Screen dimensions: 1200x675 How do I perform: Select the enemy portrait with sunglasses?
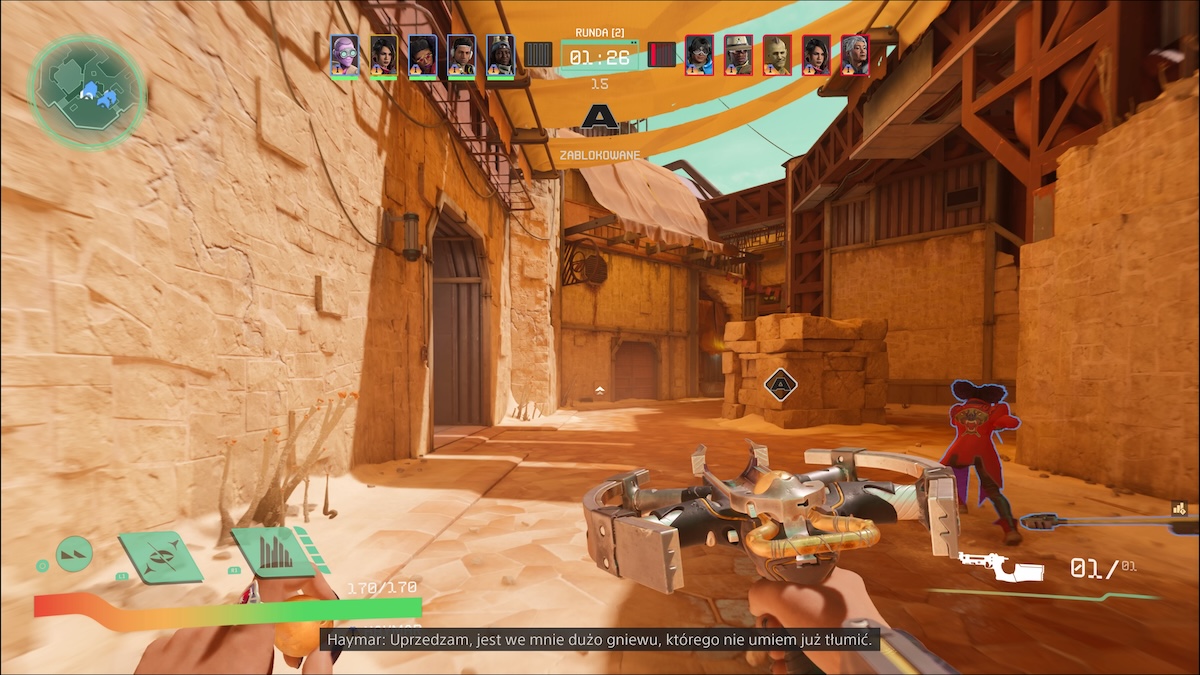point(699,55)
